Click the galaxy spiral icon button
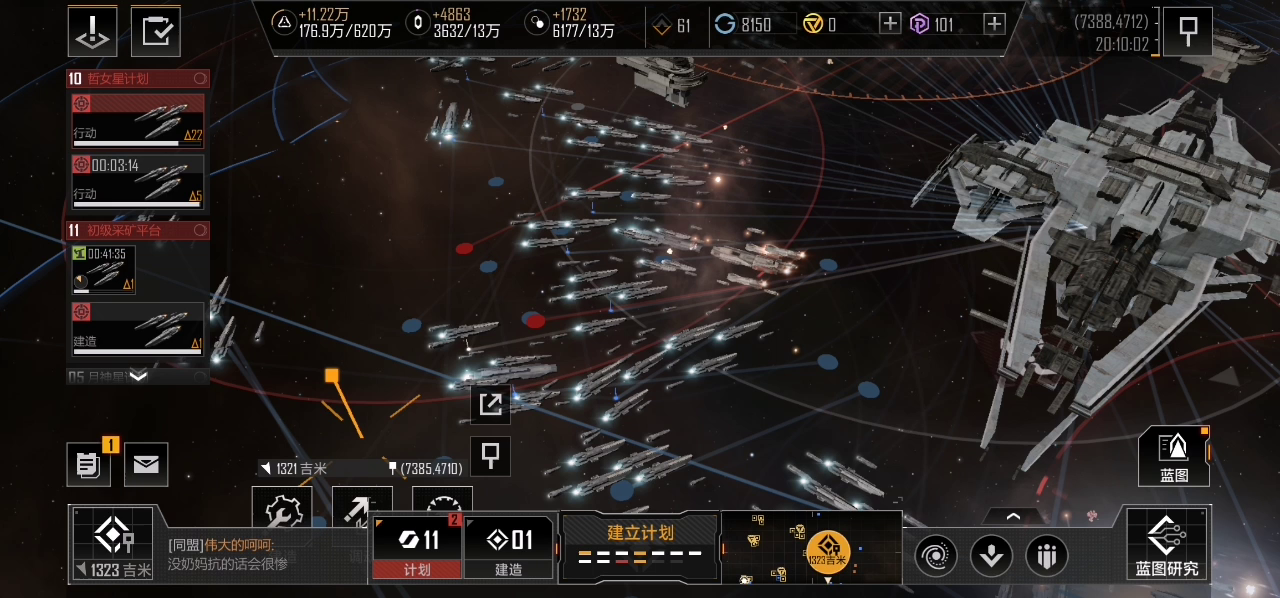 pos(936,555)
